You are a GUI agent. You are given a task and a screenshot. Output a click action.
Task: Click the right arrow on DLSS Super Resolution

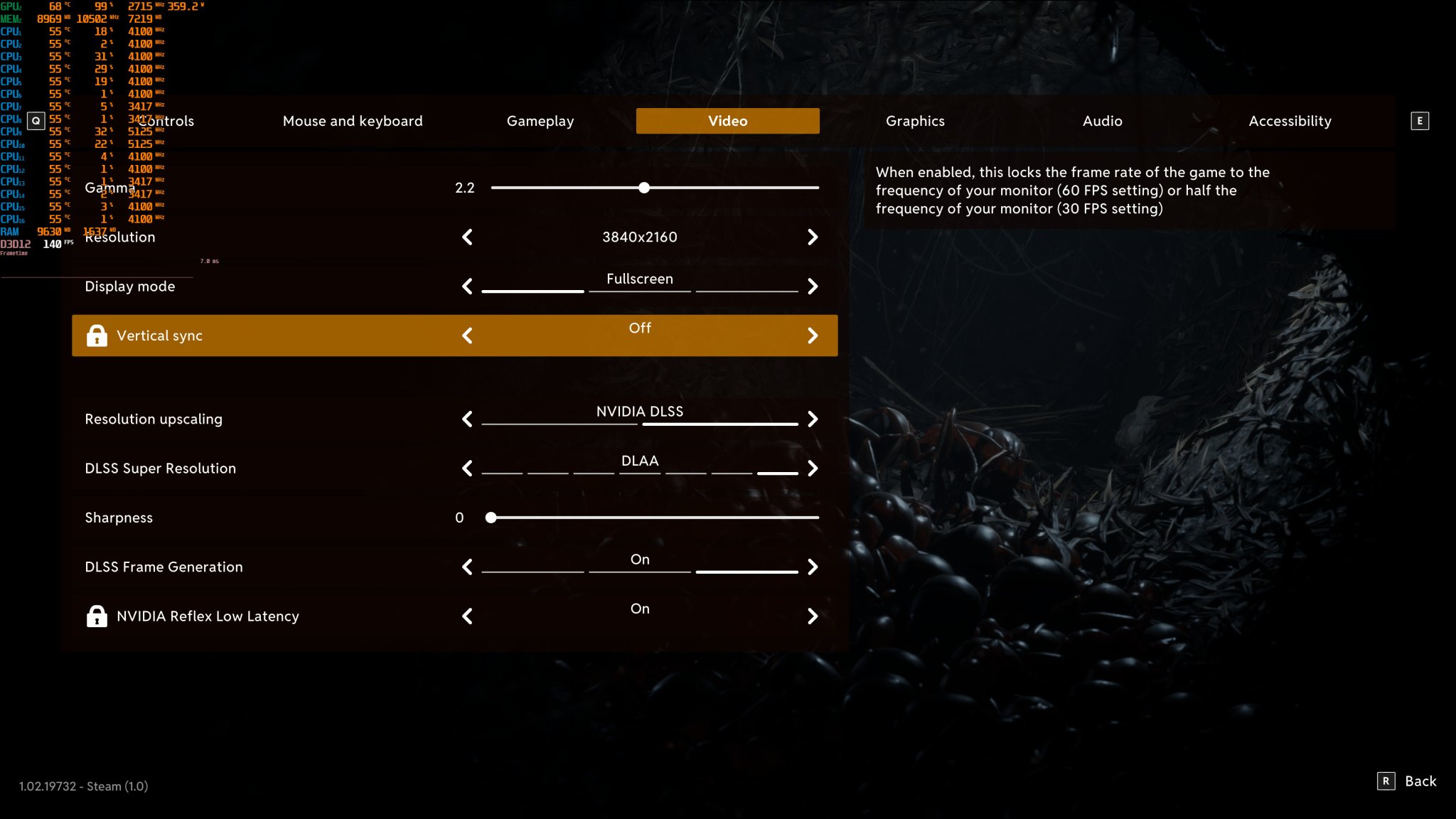coord(813,469)
